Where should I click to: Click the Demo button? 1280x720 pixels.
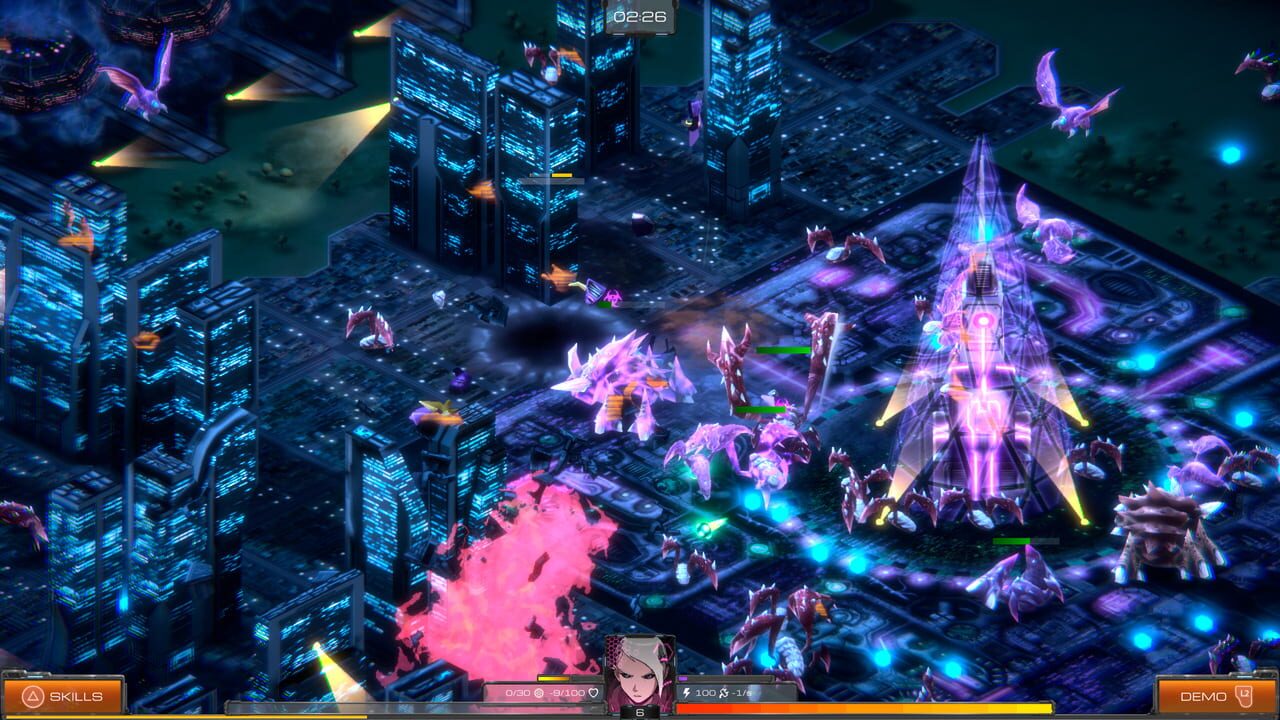pos(1215,695)
